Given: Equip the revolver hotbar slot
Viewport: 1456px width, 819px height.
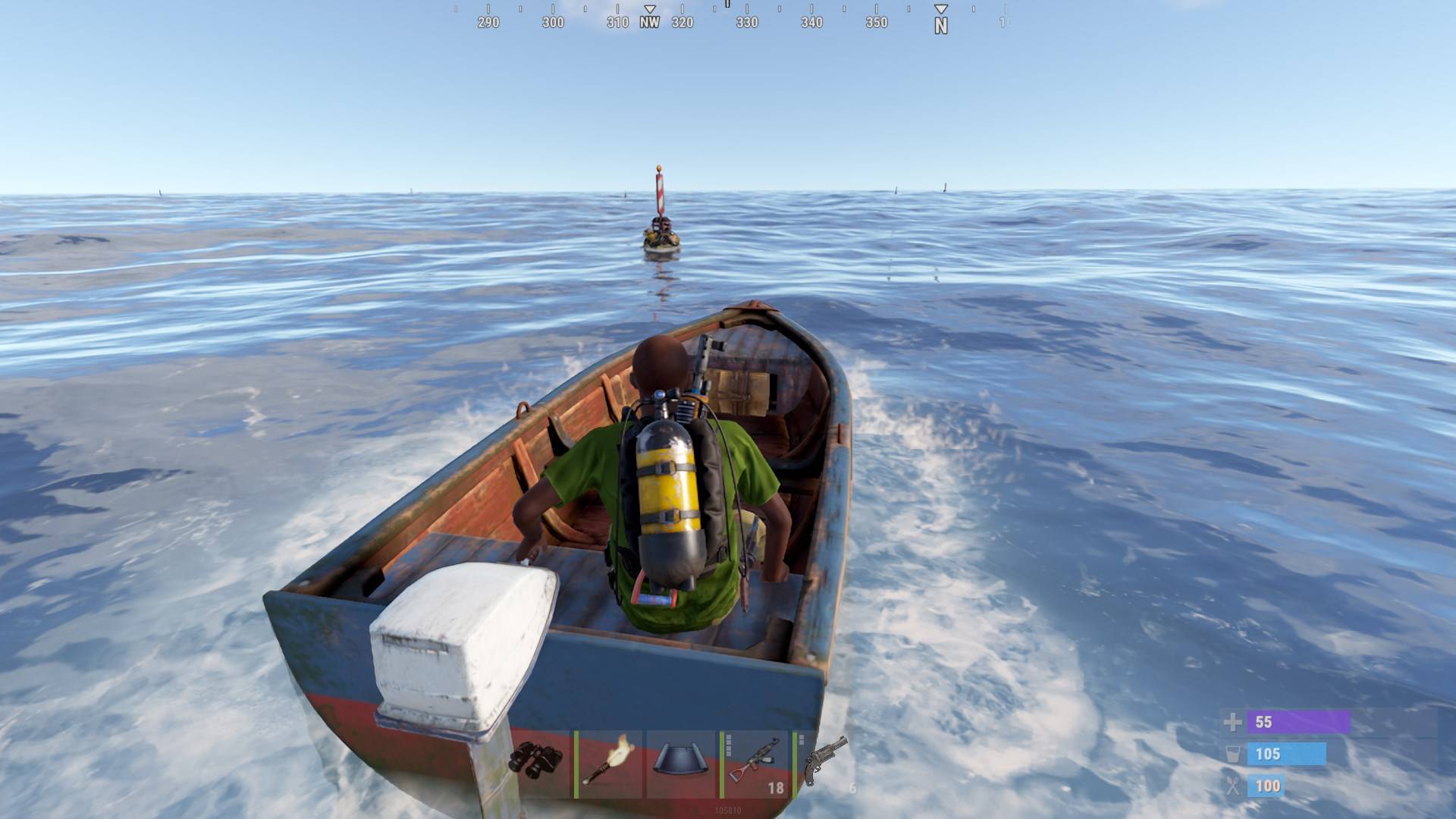Looking at the screenshot, I should coord(827,763).
